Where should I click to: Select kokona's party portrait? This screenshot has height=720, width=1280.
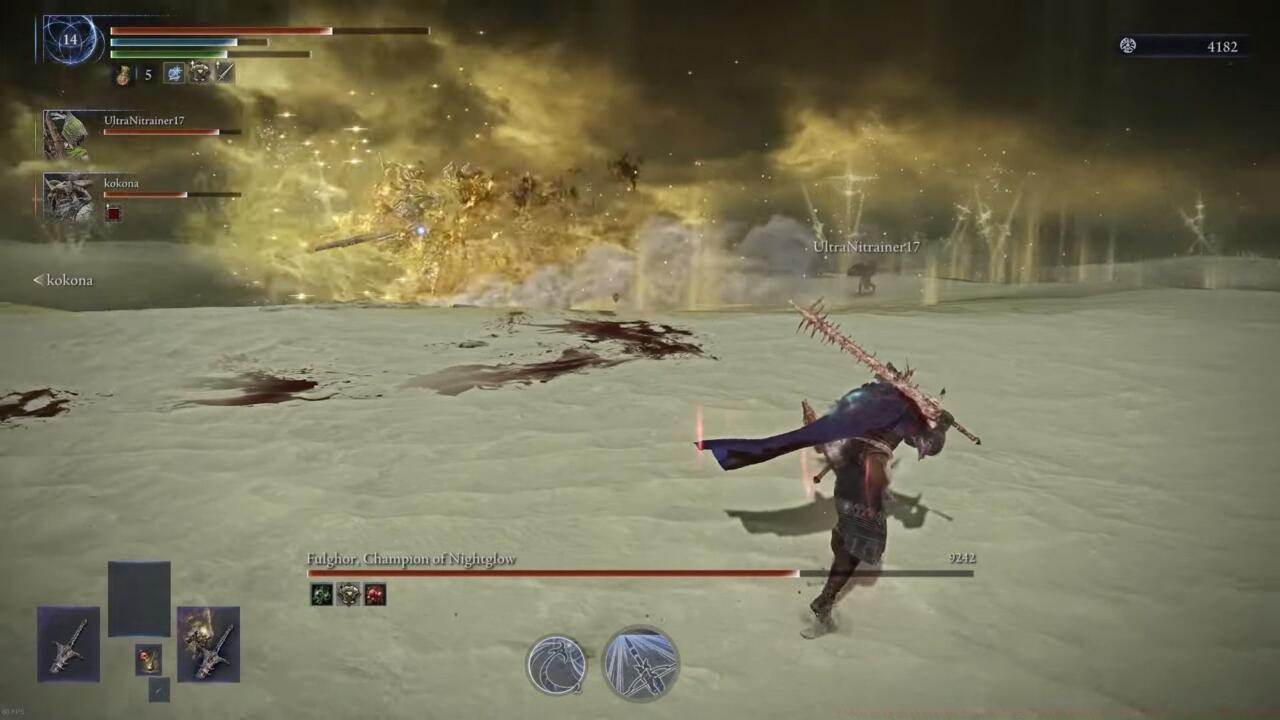coord(65,195)
